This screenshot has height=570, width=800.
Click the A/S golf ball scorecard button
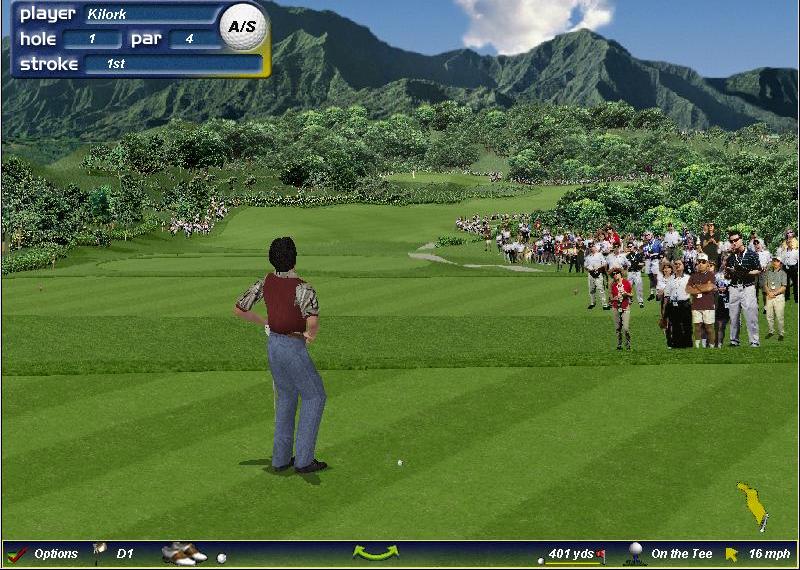click(243, 27)
